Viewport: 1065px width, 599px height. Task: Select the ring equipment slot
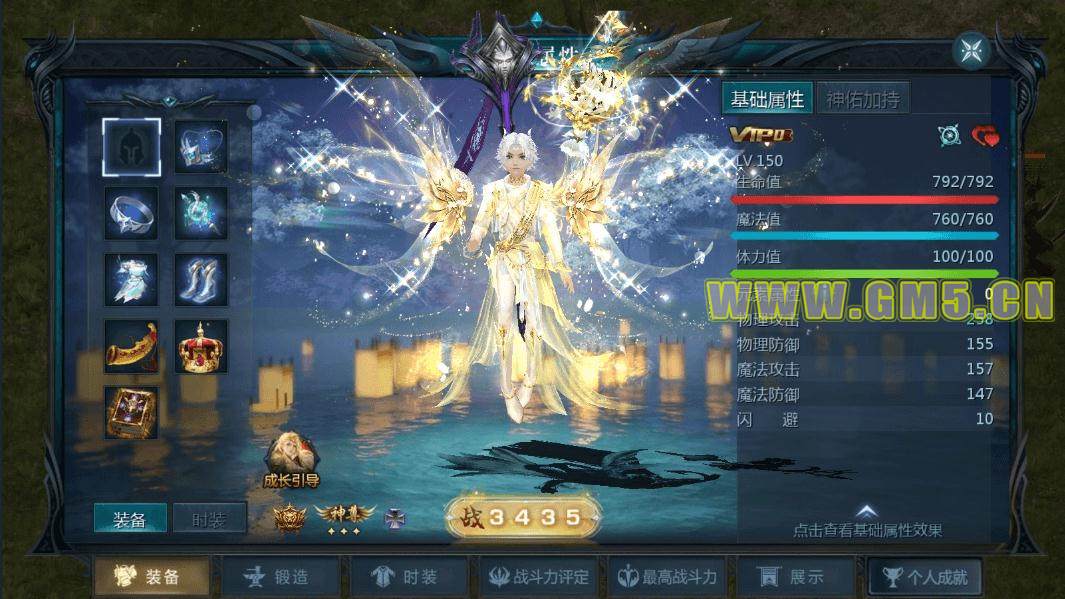(131, 213)
